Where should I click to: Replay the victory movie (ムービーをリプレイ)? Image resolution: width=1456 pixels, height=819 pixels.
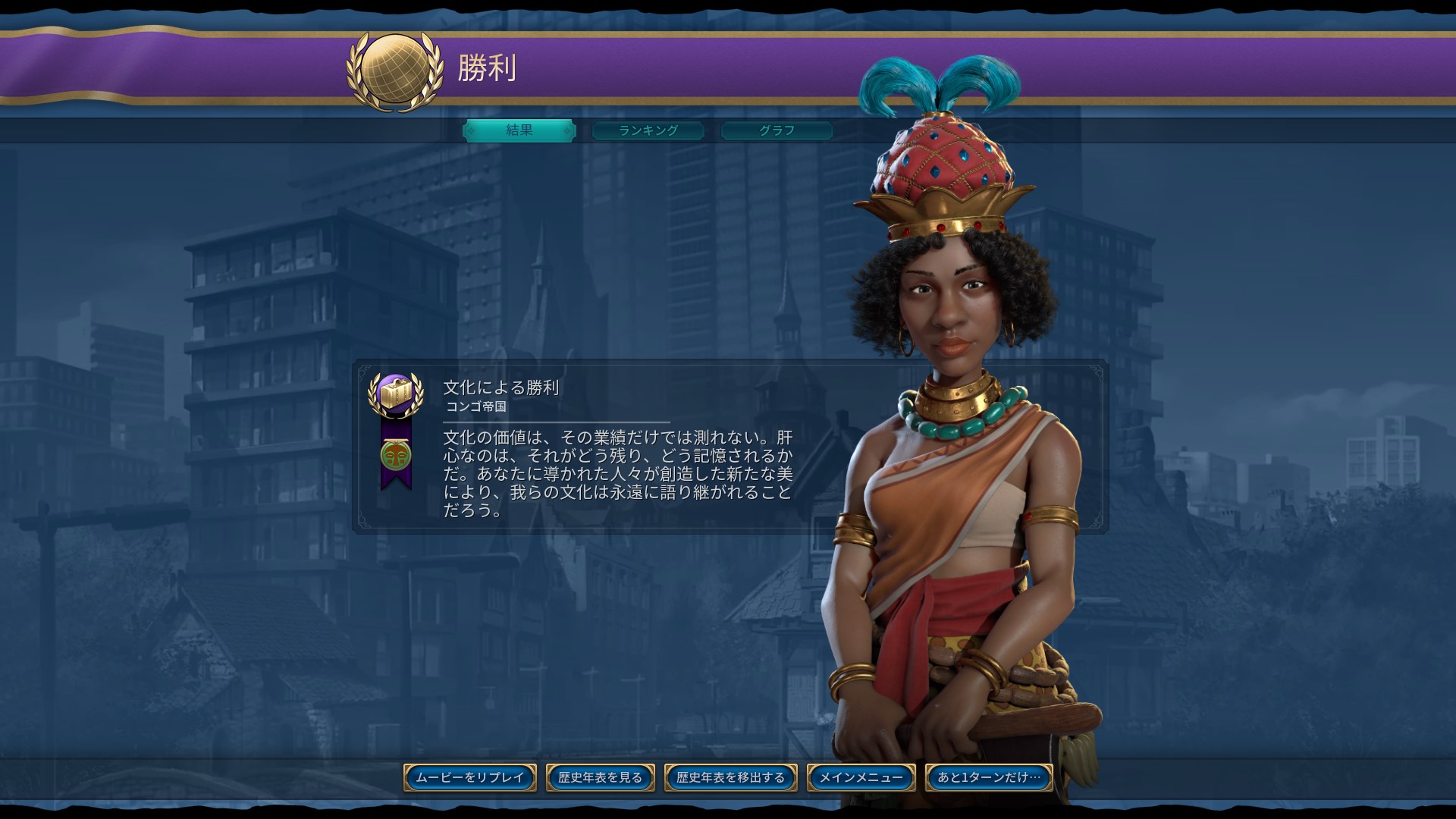pos(470,777)
